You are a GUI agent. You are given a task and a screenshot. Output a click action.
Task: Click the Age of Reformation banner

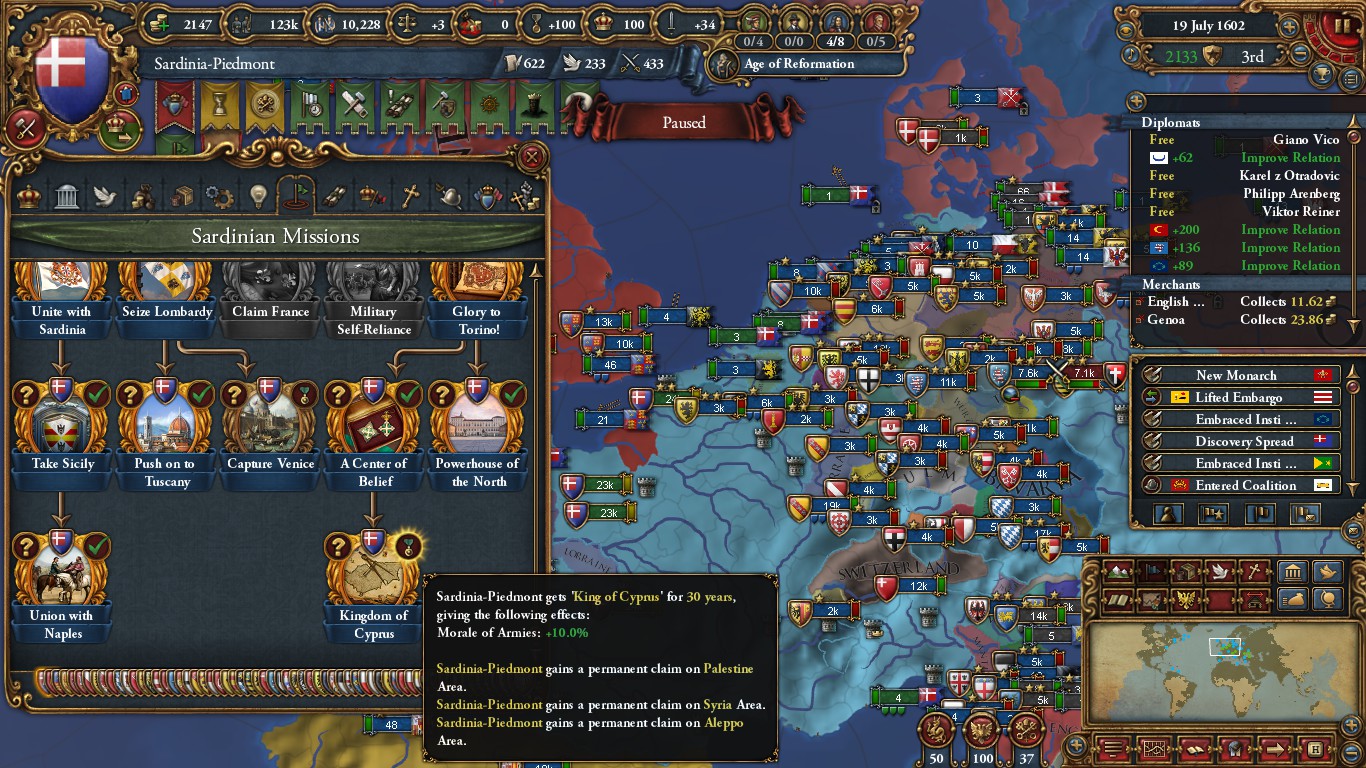point(798,64)
